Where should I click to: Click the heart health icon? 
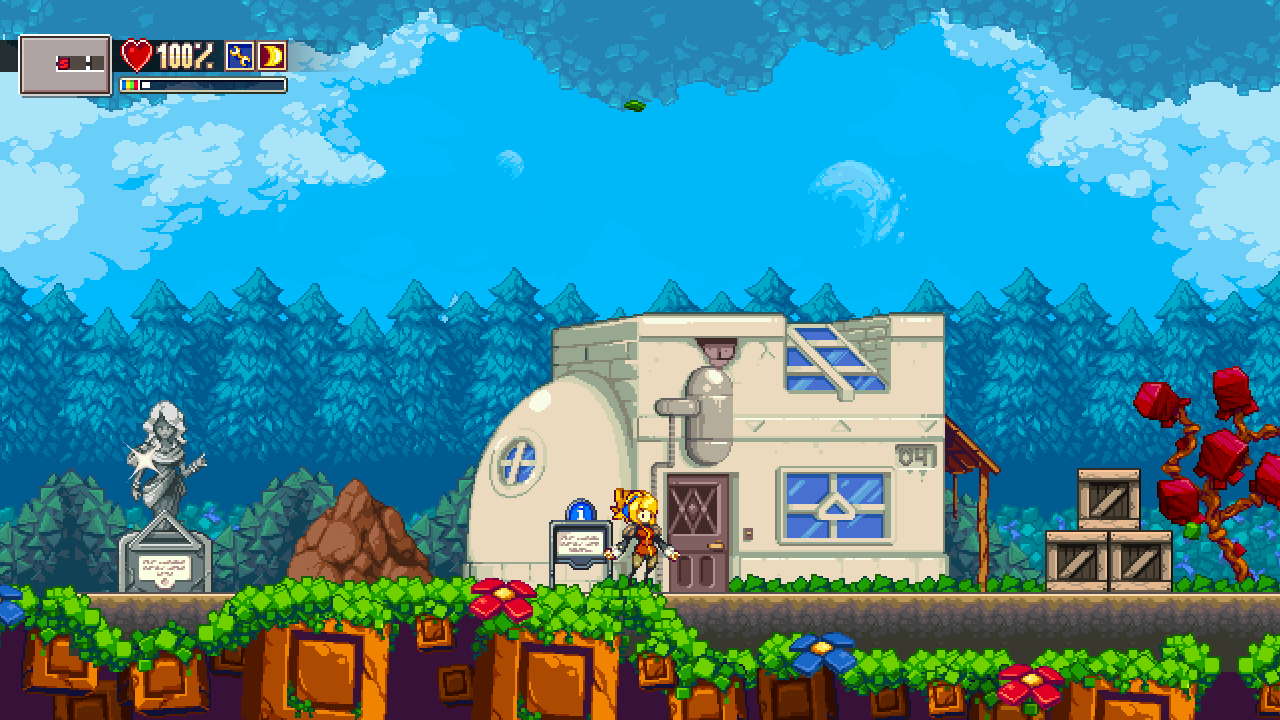click(x=137, y=55)
